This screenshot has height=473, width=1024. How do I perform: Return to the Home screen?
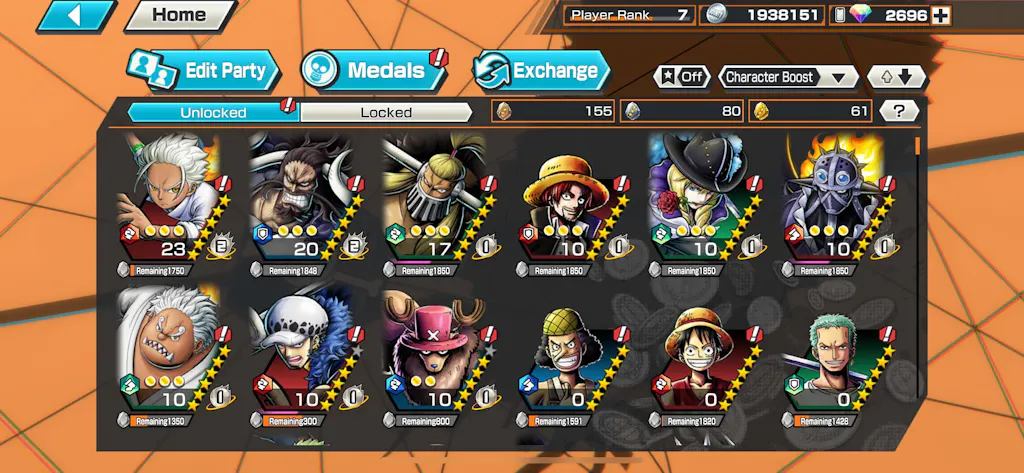pos(179,16)
